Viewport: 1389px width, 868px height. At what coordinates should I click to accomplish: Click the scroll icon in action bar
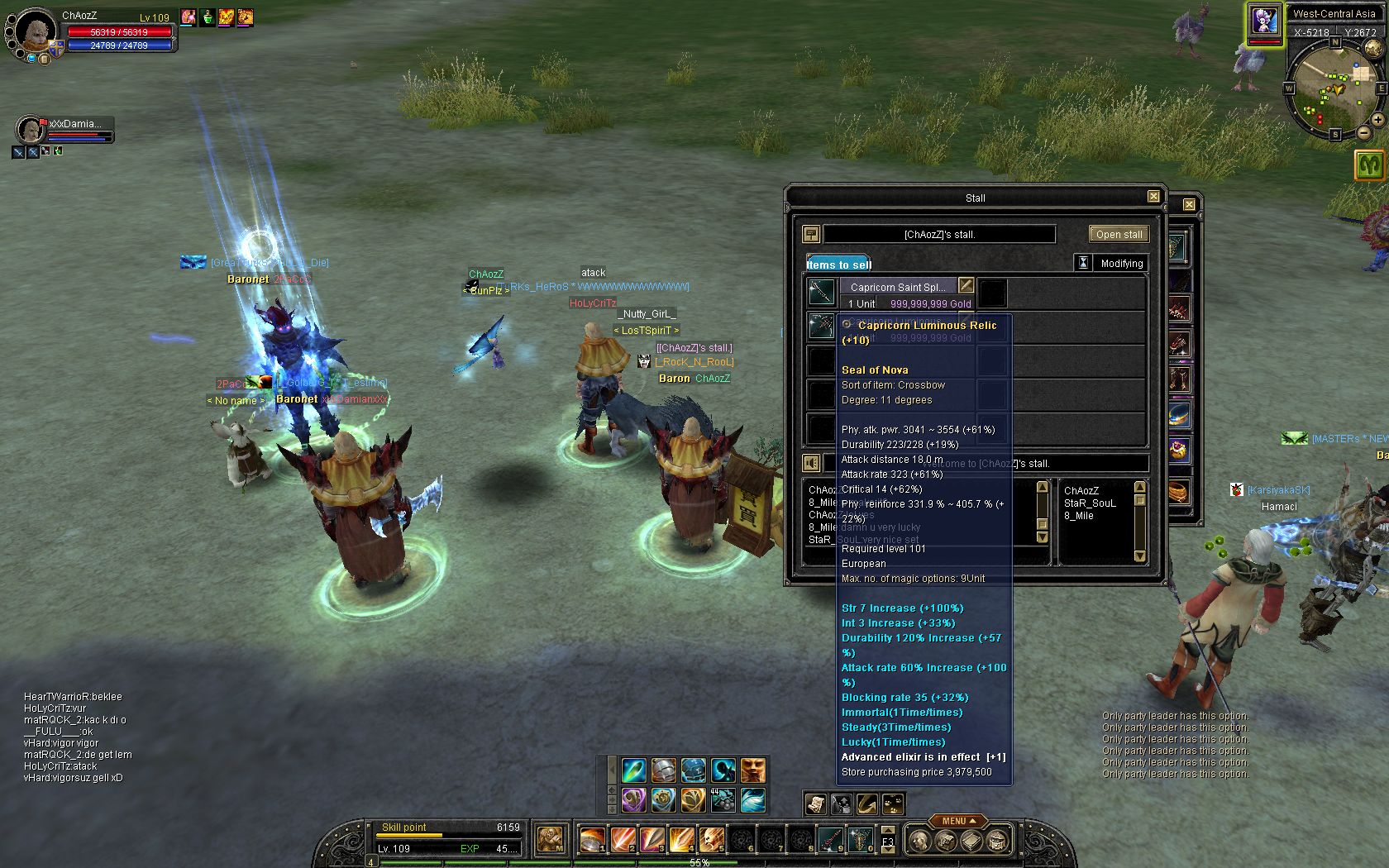point(816,803)
